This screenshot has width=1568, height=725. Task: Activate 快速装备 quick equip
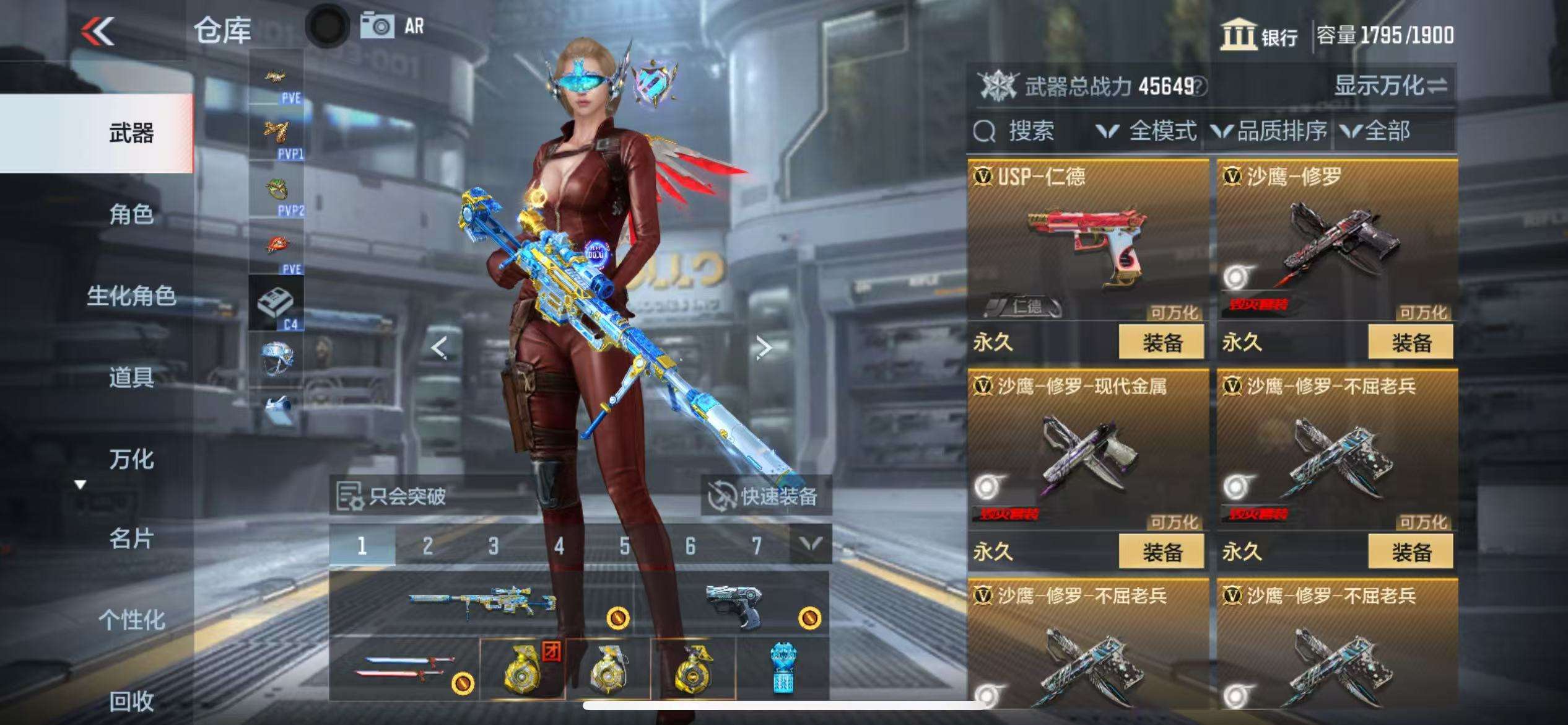765,496
